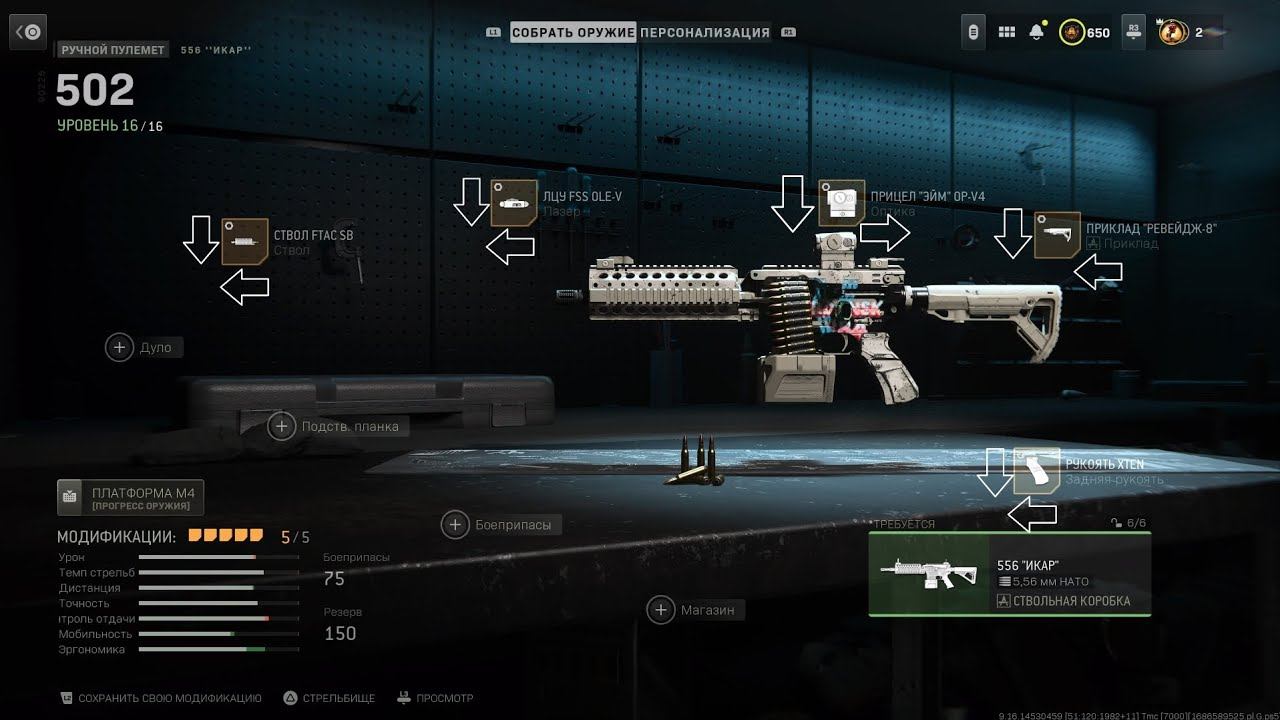This screenshot has width=1280, height=720.
Task: Select the Ствол FTAC SB barrel slot
Action: click(x=245, y=241)
